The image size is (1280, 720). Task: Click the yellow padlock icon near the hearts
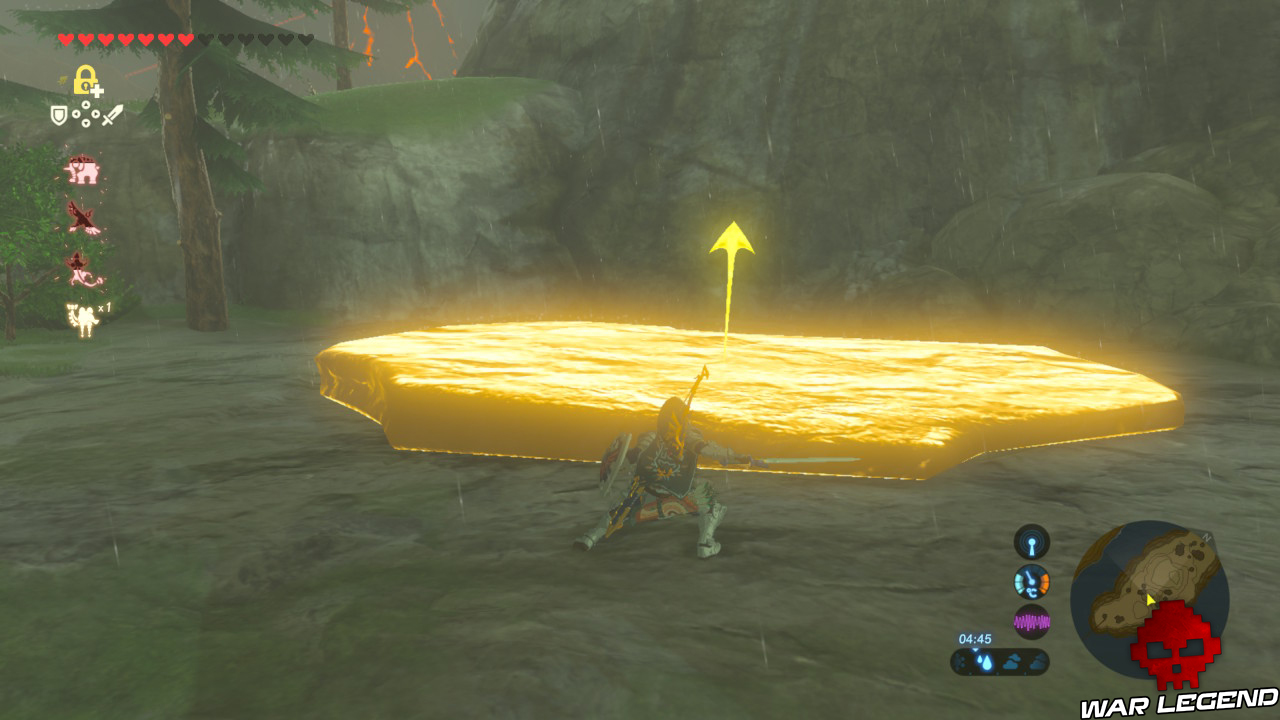pos(85,80)
